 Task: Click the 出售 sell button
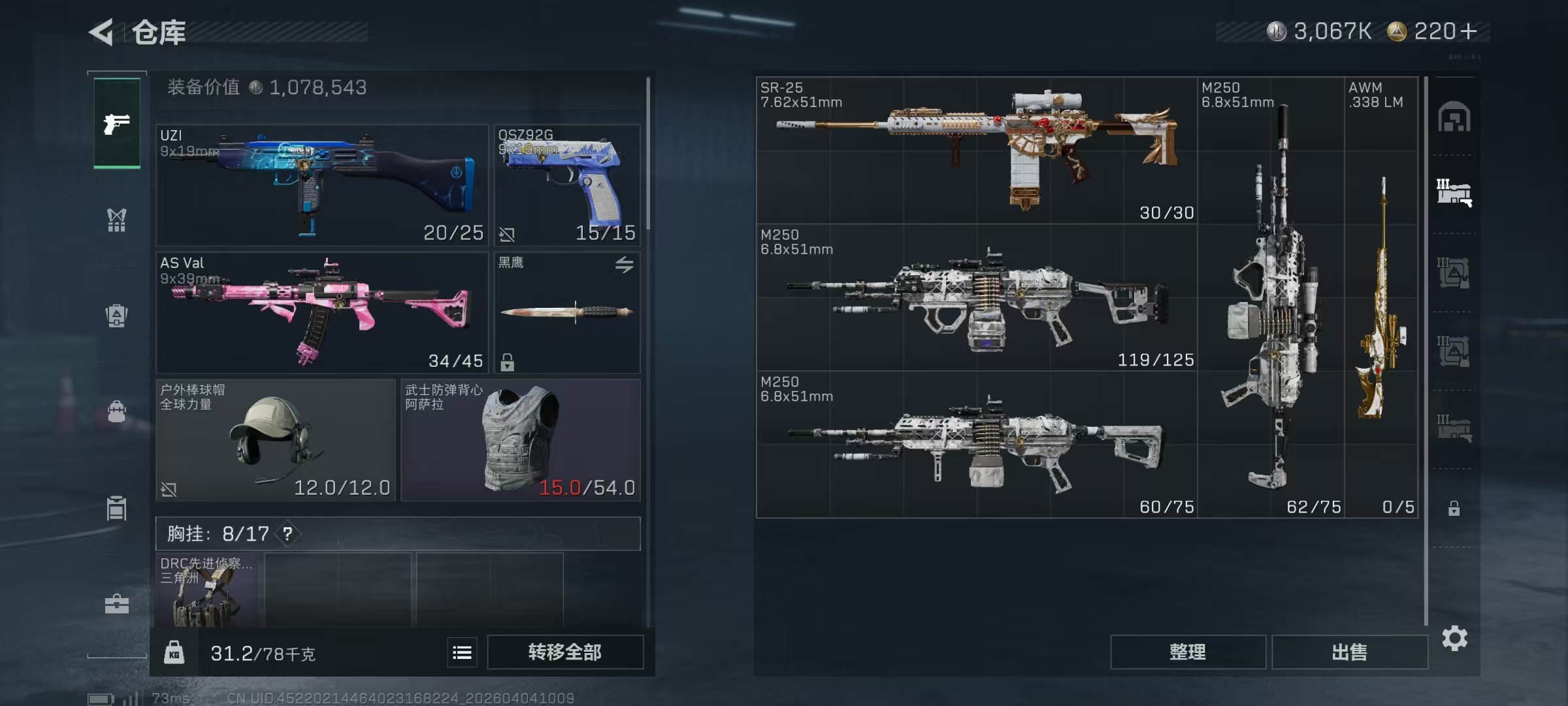pos(1349,652)
